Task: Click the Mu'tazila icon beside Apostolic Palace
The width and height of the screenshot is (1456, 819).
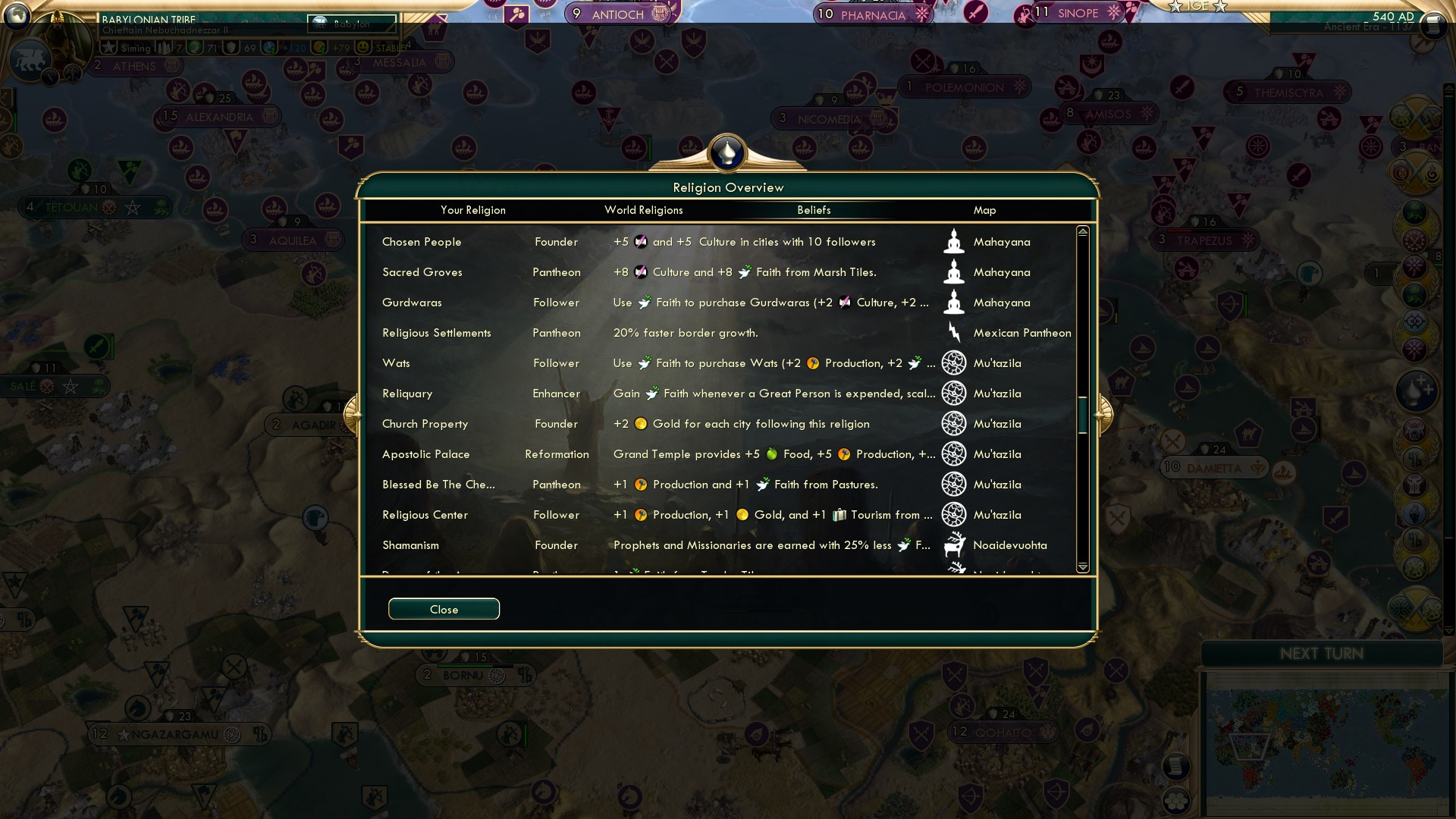Action: click(x=954, y=453)
